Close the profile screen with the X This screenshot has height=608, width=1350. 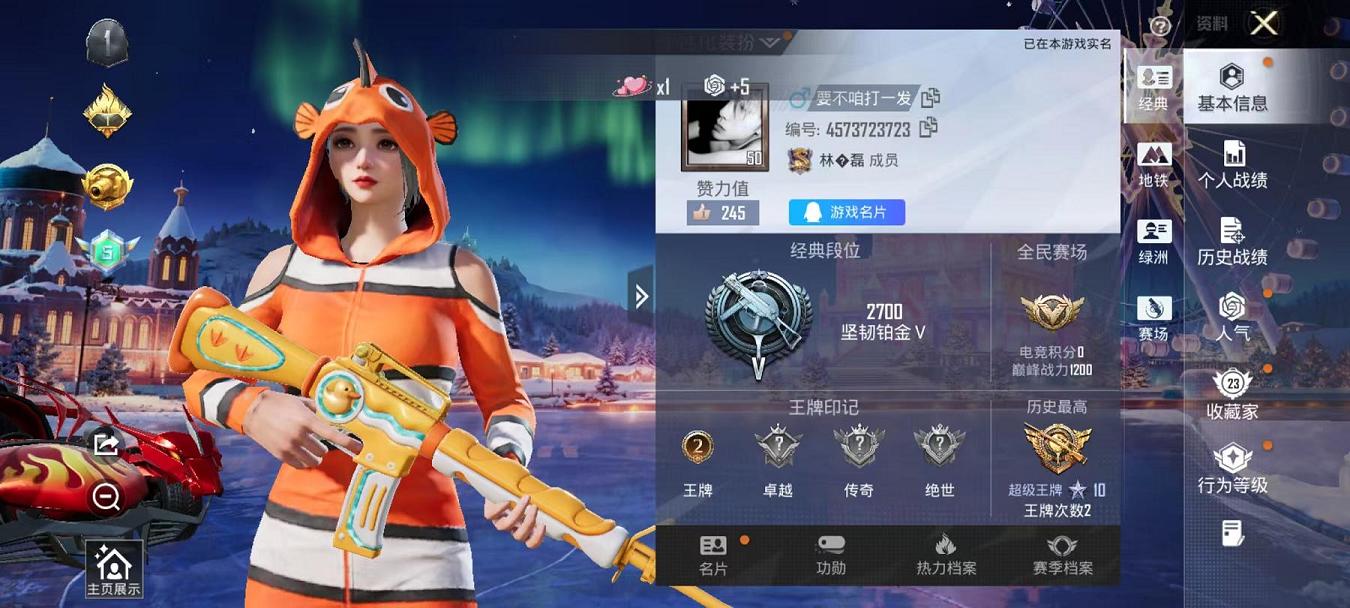pyautogui.click(x=1264, y=23)
